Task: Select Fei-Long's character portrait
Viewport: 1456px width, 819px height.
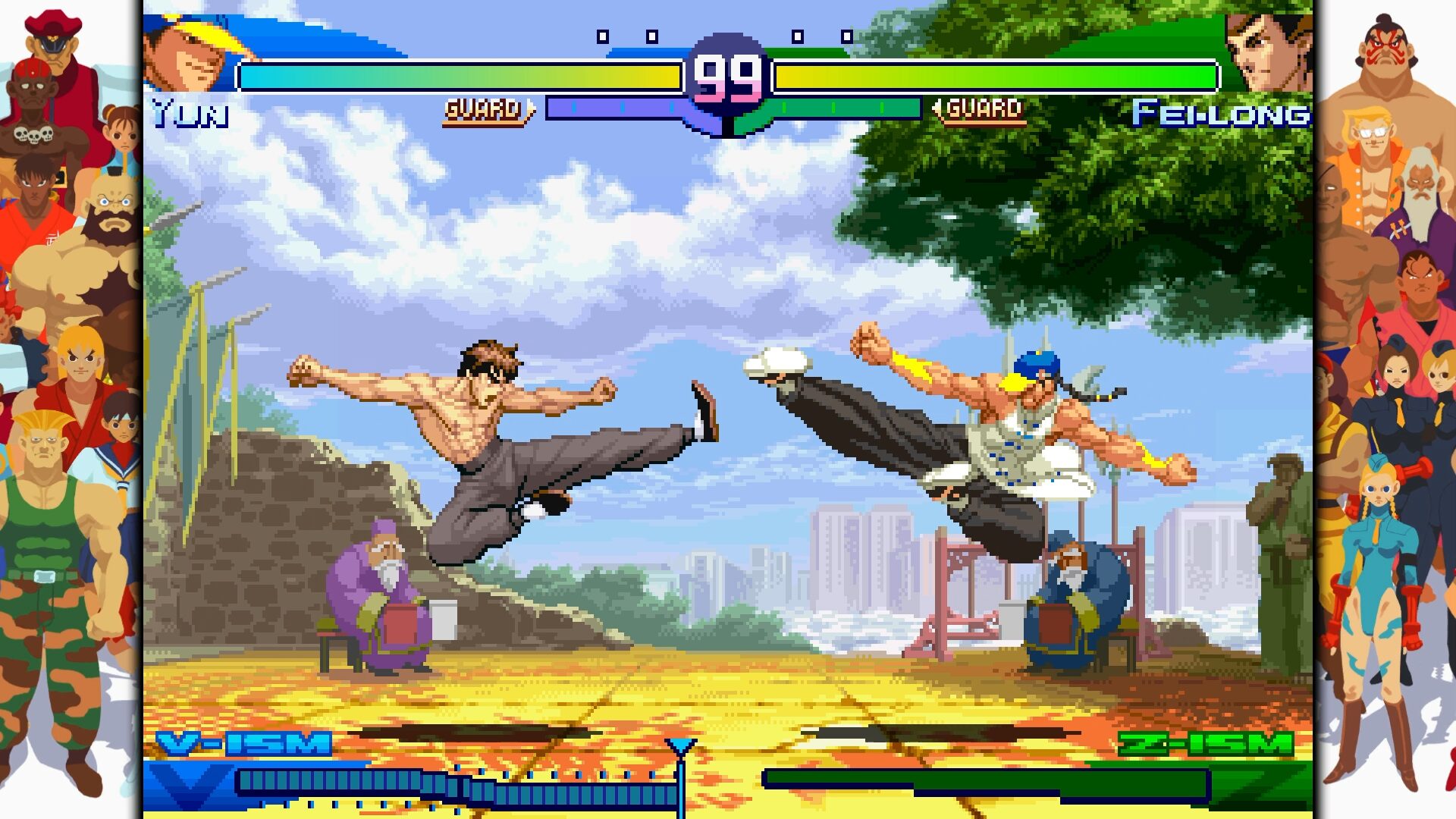Action: point(1270,53)
